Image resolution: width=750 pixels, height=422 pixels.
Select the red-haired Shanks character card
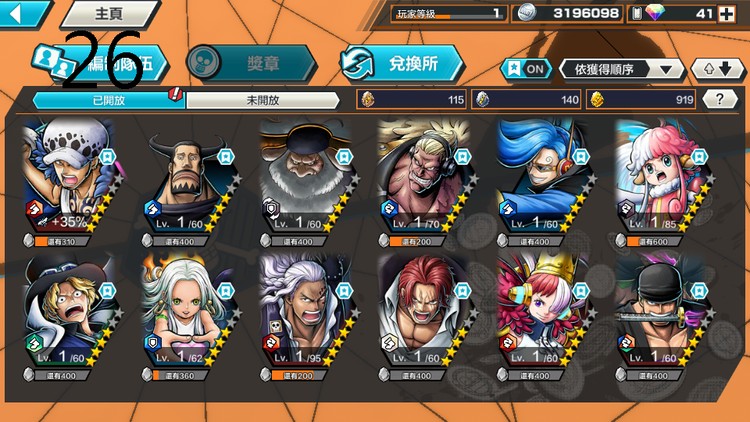pos(422,313)
